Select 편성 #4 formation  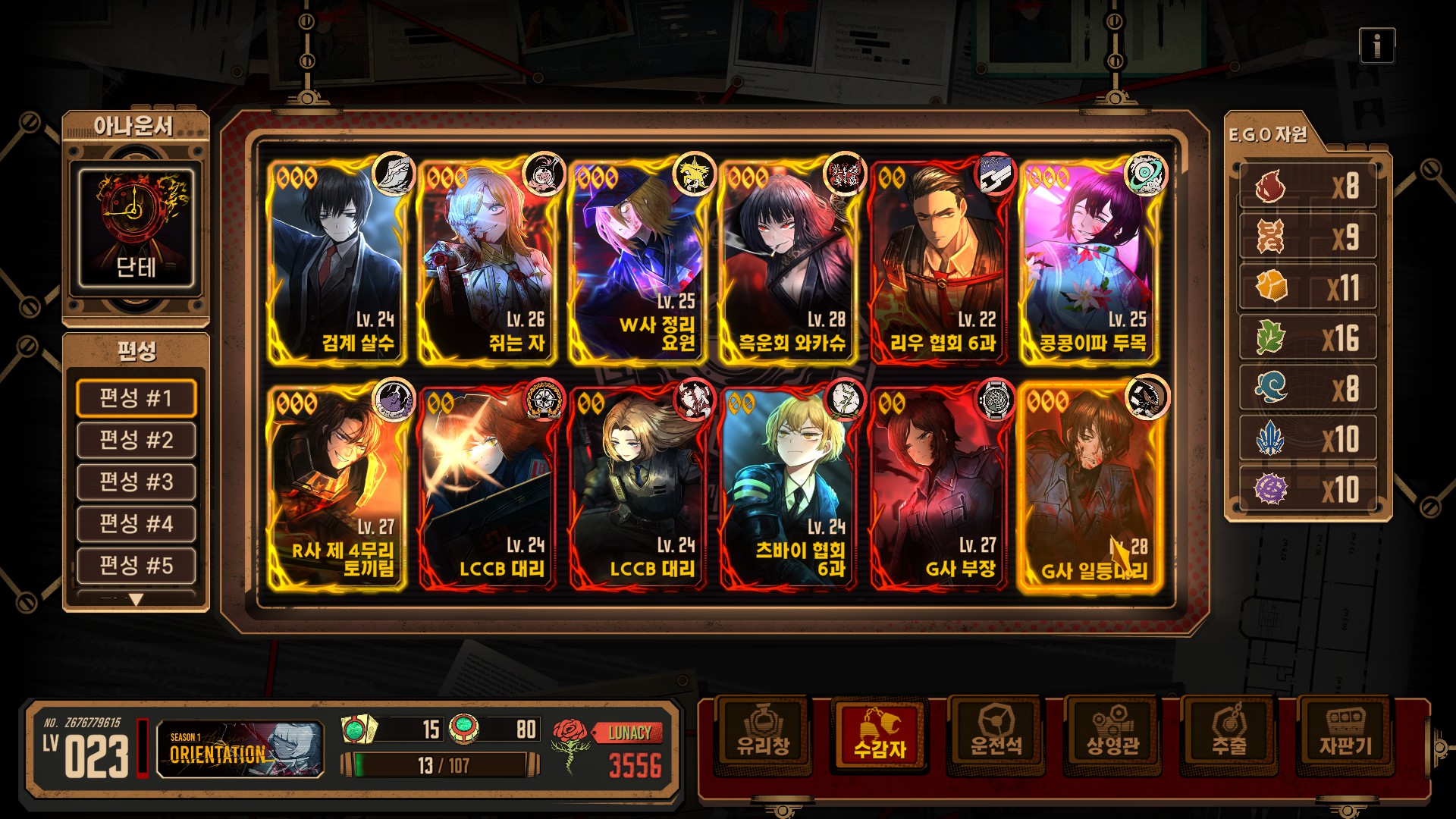tap(136, 523)
